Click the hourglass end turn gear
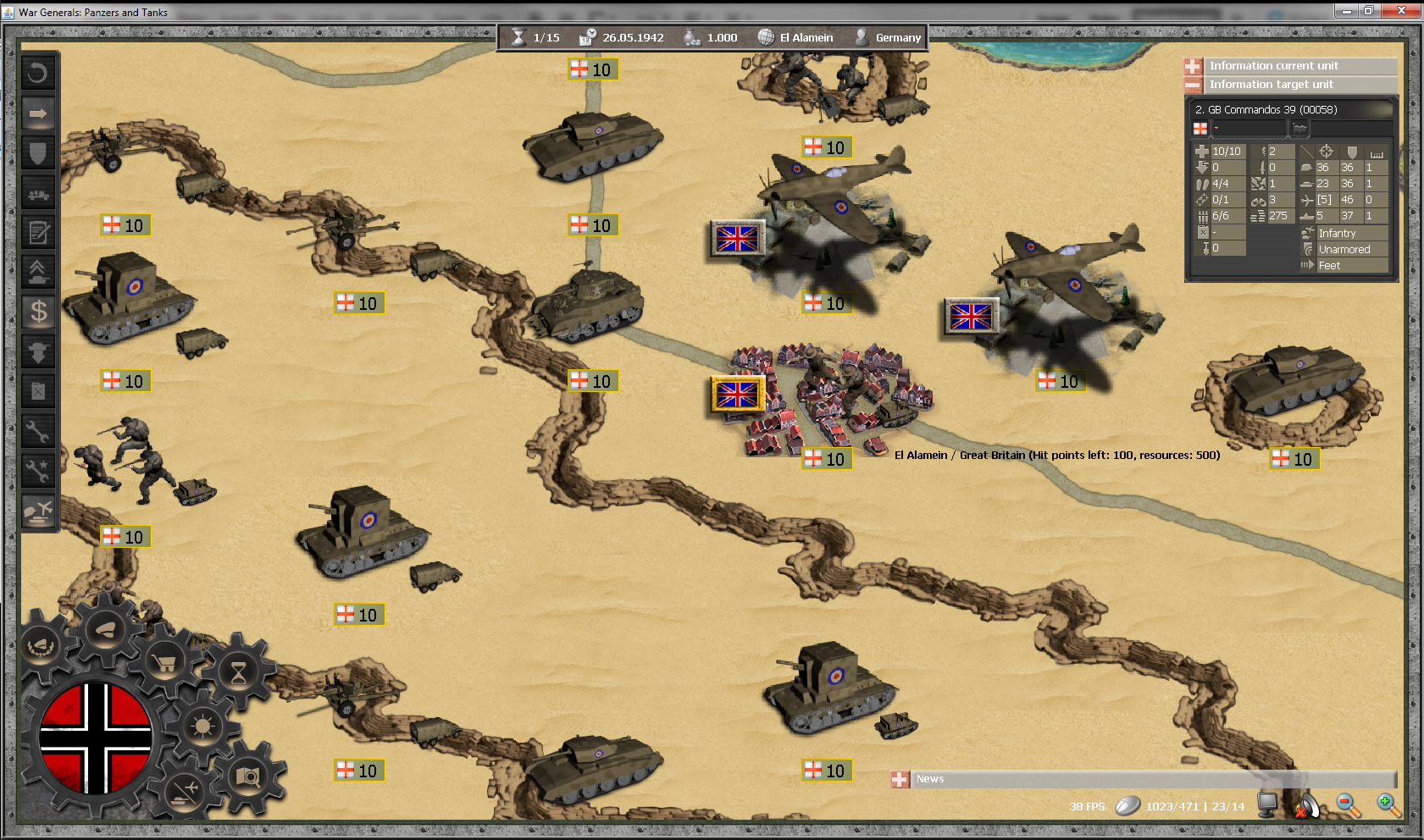The width and height of the screenshot is (1424, 840). 239,672
